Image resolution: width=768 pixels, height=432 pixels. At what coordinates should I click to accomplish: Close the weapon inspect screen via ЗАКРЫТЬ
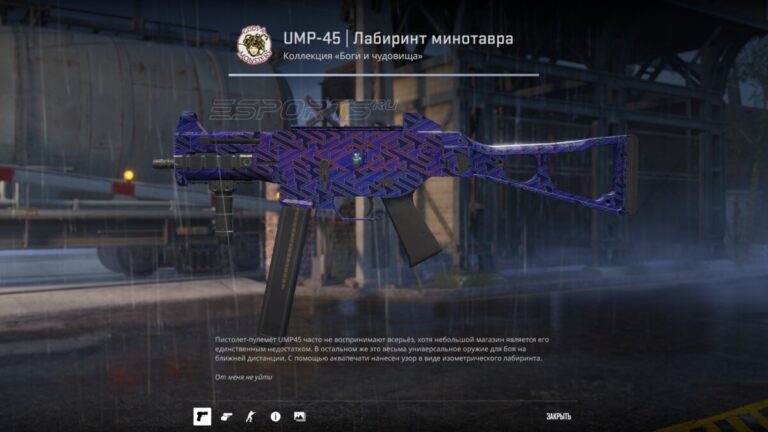[x=558, y=416]
